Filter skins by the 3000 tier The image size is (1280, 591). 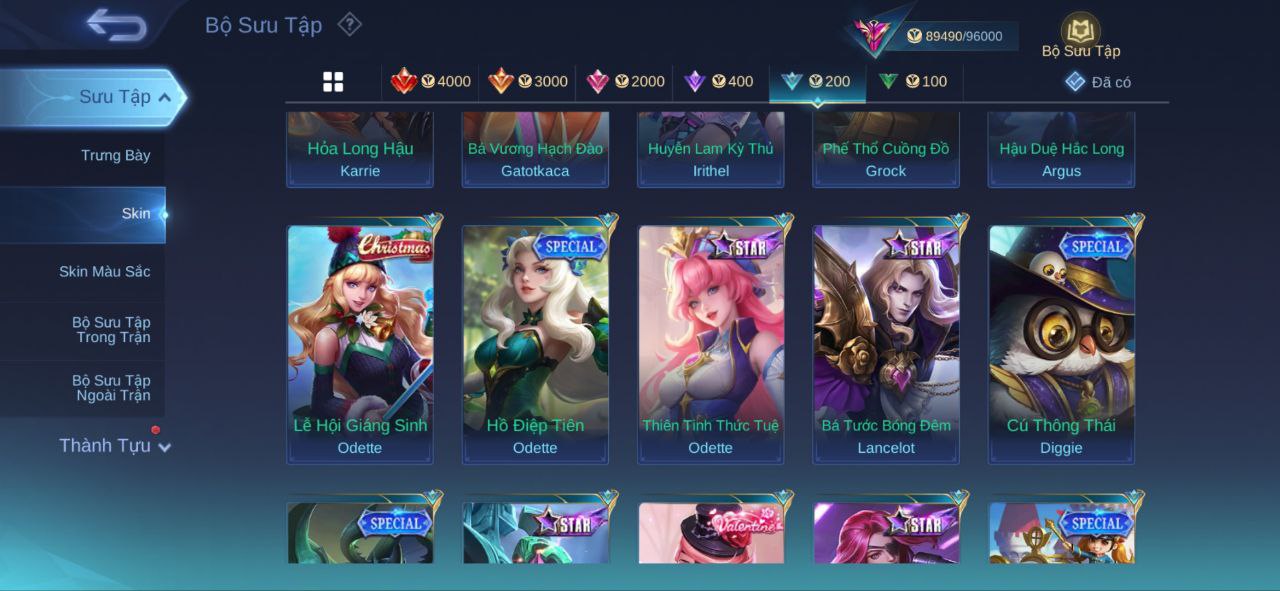(528, 82)
